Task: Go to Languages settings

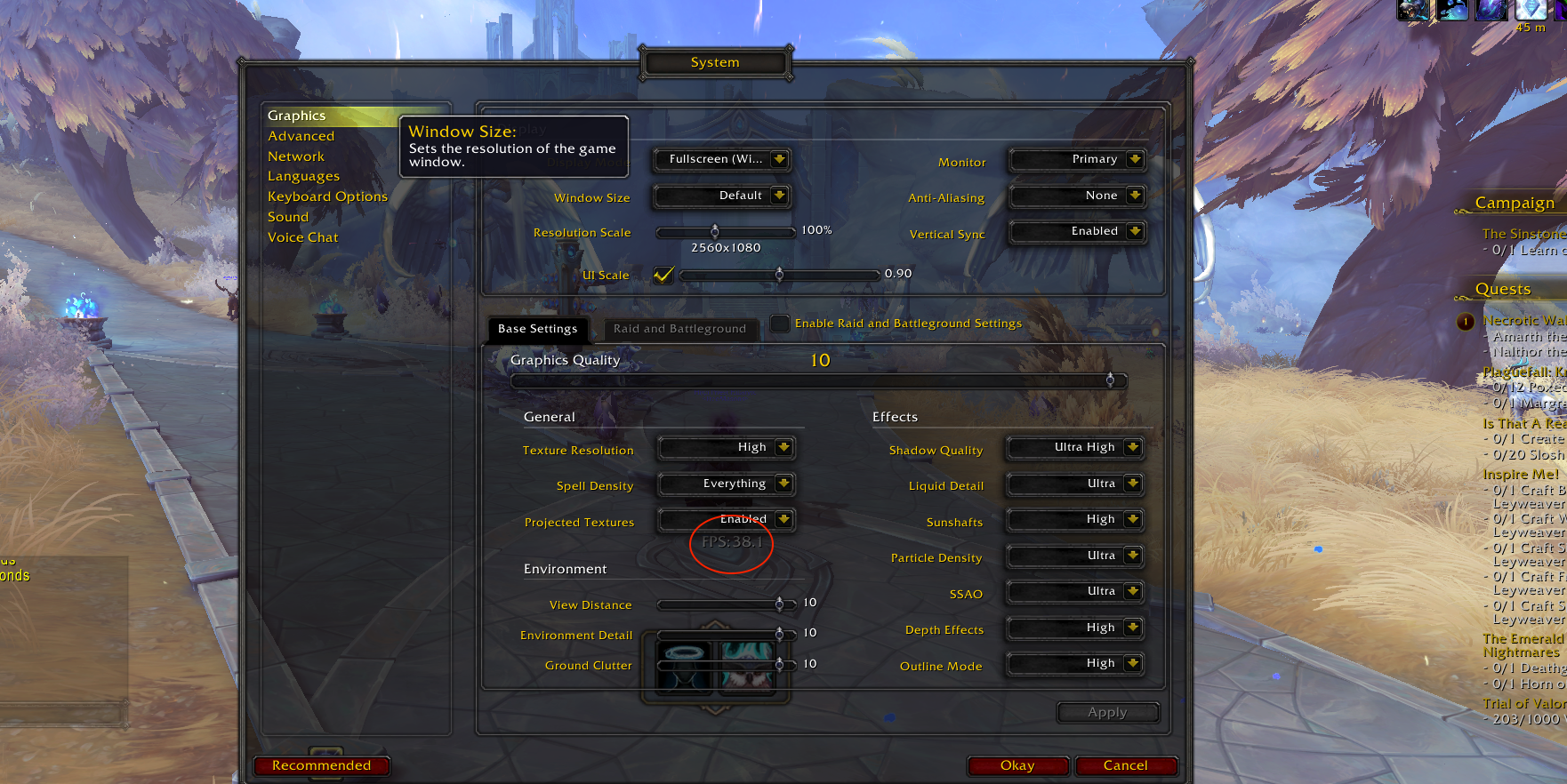Action: coord(303,176)
